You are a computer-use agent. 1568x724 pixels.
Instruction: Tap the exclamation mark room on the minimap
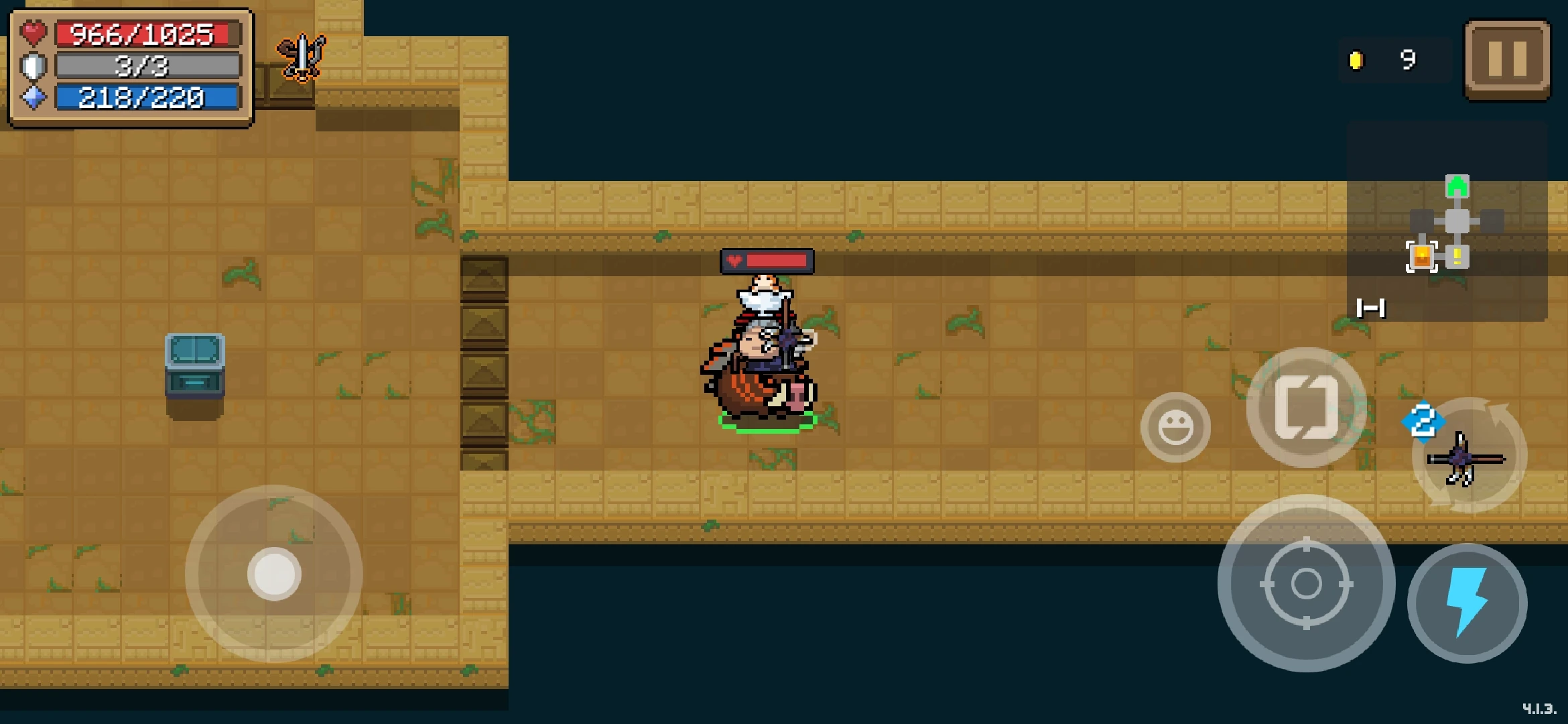[x=1458, y=258]
